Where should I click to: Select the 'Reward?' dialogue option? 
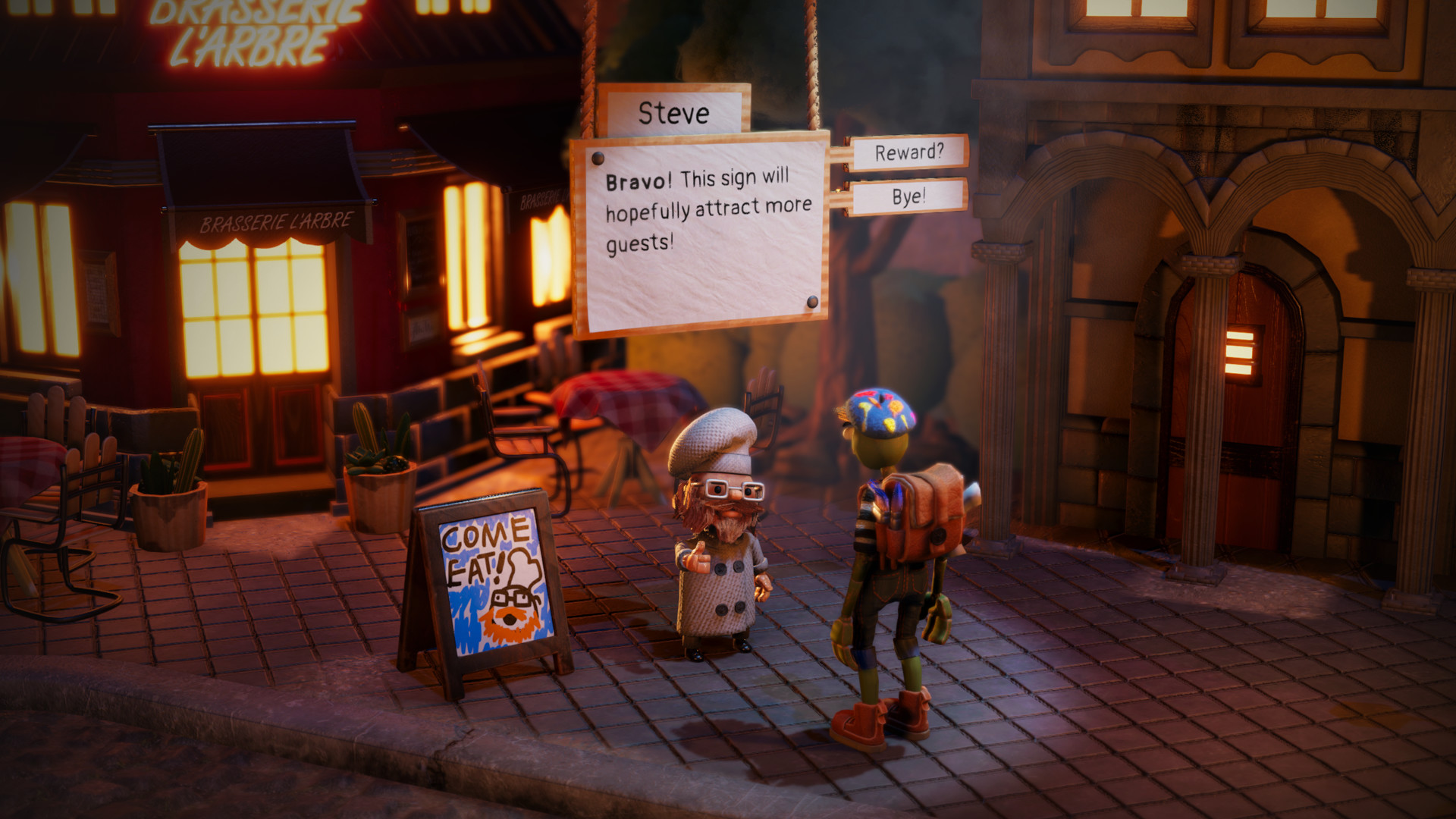(908, 152)
